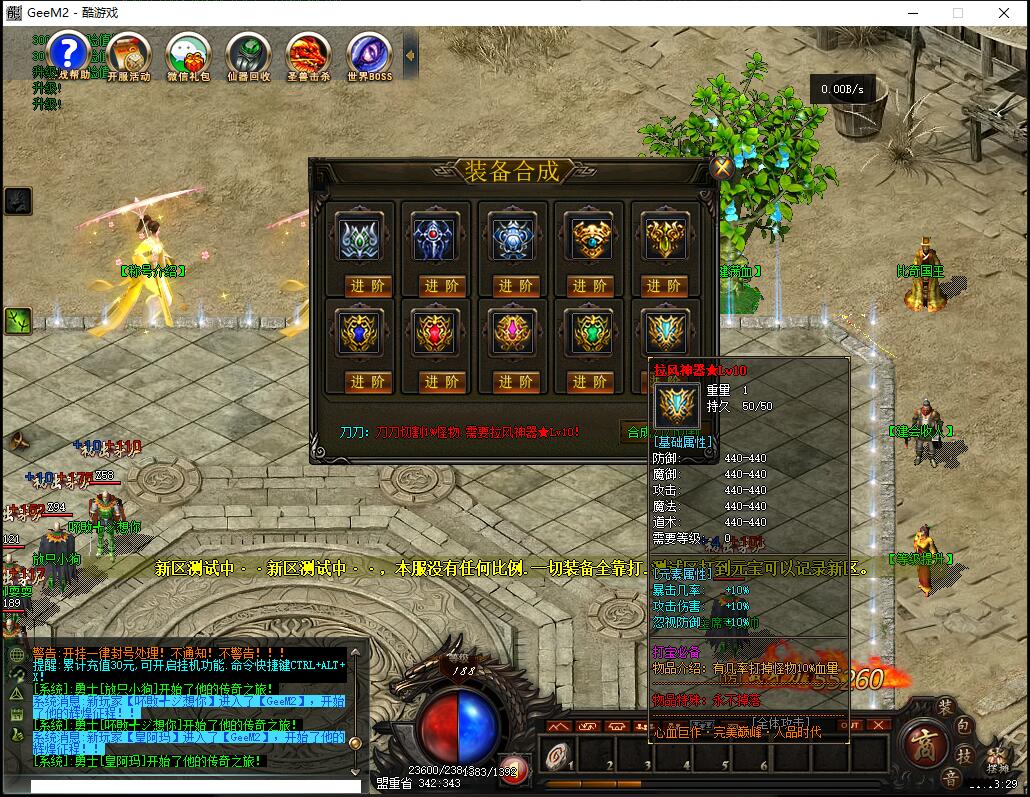Click 进阶 under the gold teal-gem emblem
1030x797 pixels.
pyautogui.click(x=591, y=286)
